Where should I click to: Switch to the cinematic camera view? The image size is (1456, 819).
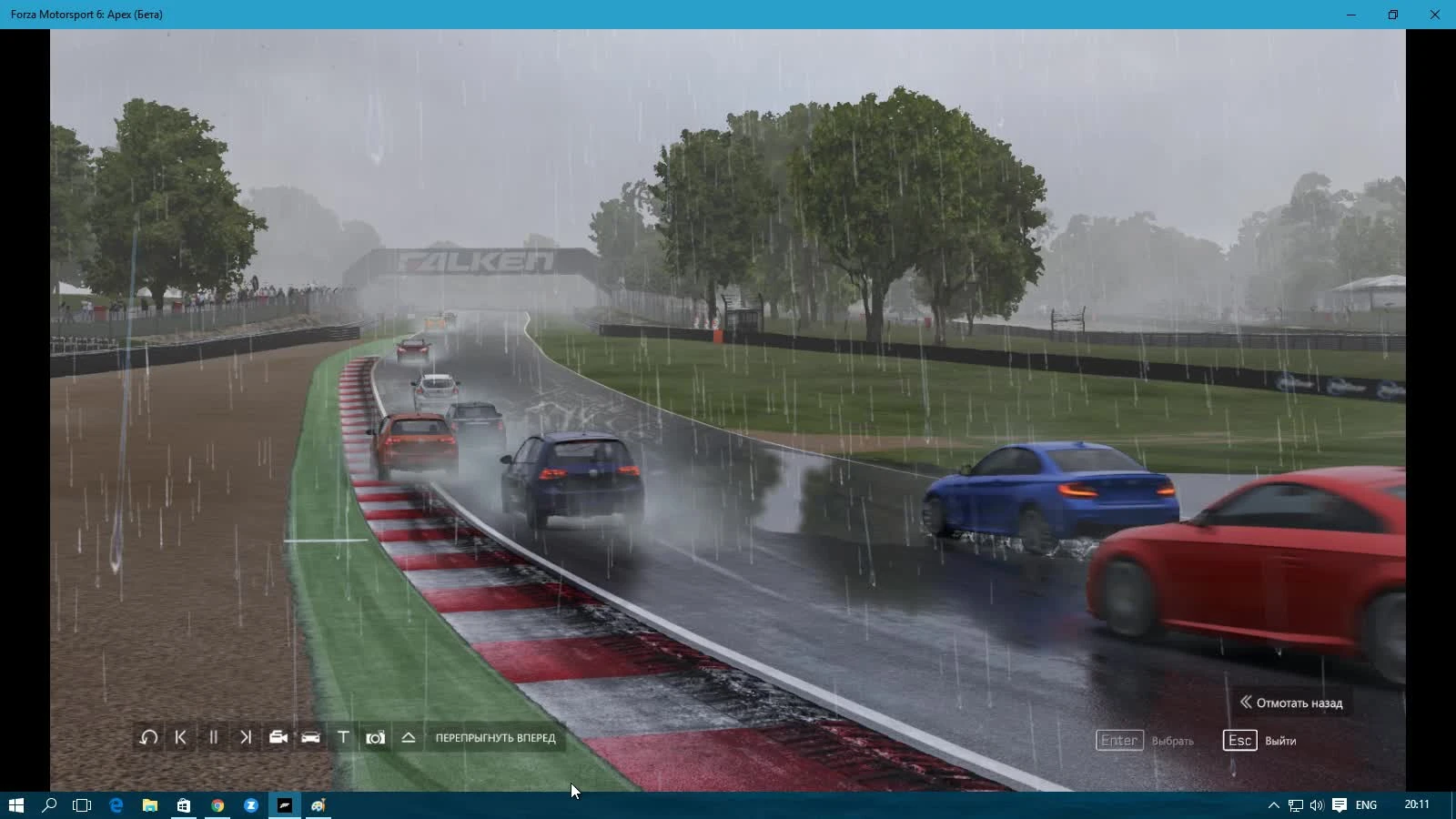pos(278,738)
